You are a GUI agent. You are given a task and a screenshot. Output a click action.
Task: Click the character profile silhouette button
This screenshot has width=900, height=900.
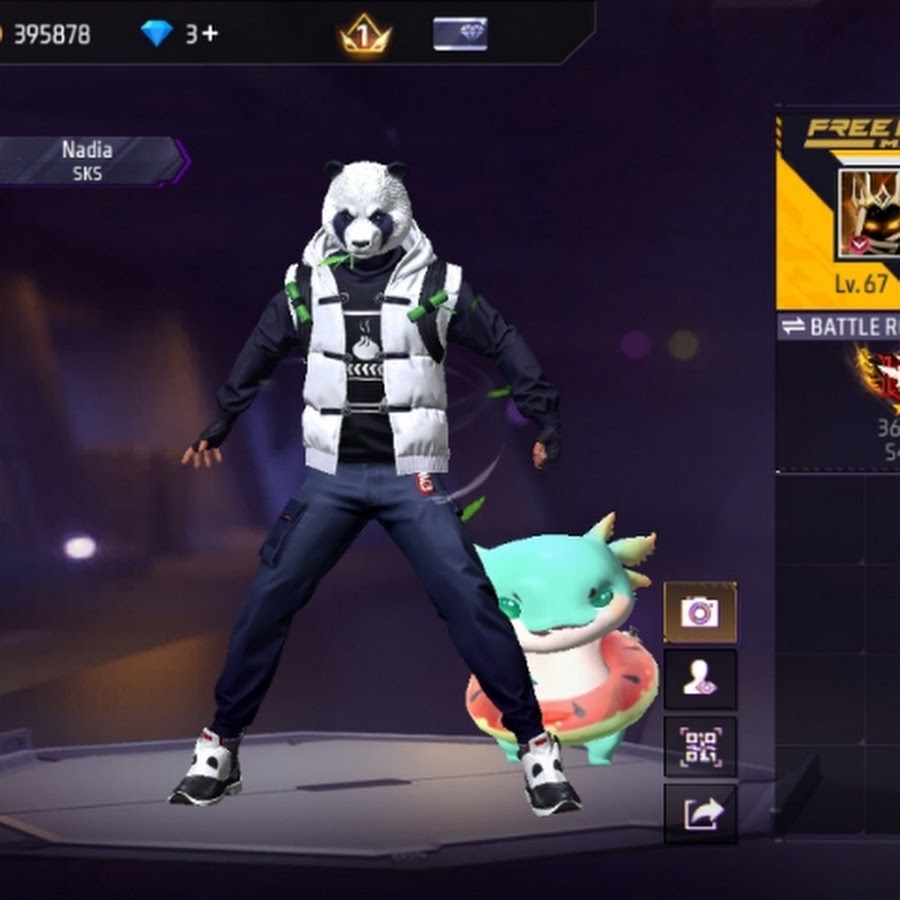click(x=700, y=679)
